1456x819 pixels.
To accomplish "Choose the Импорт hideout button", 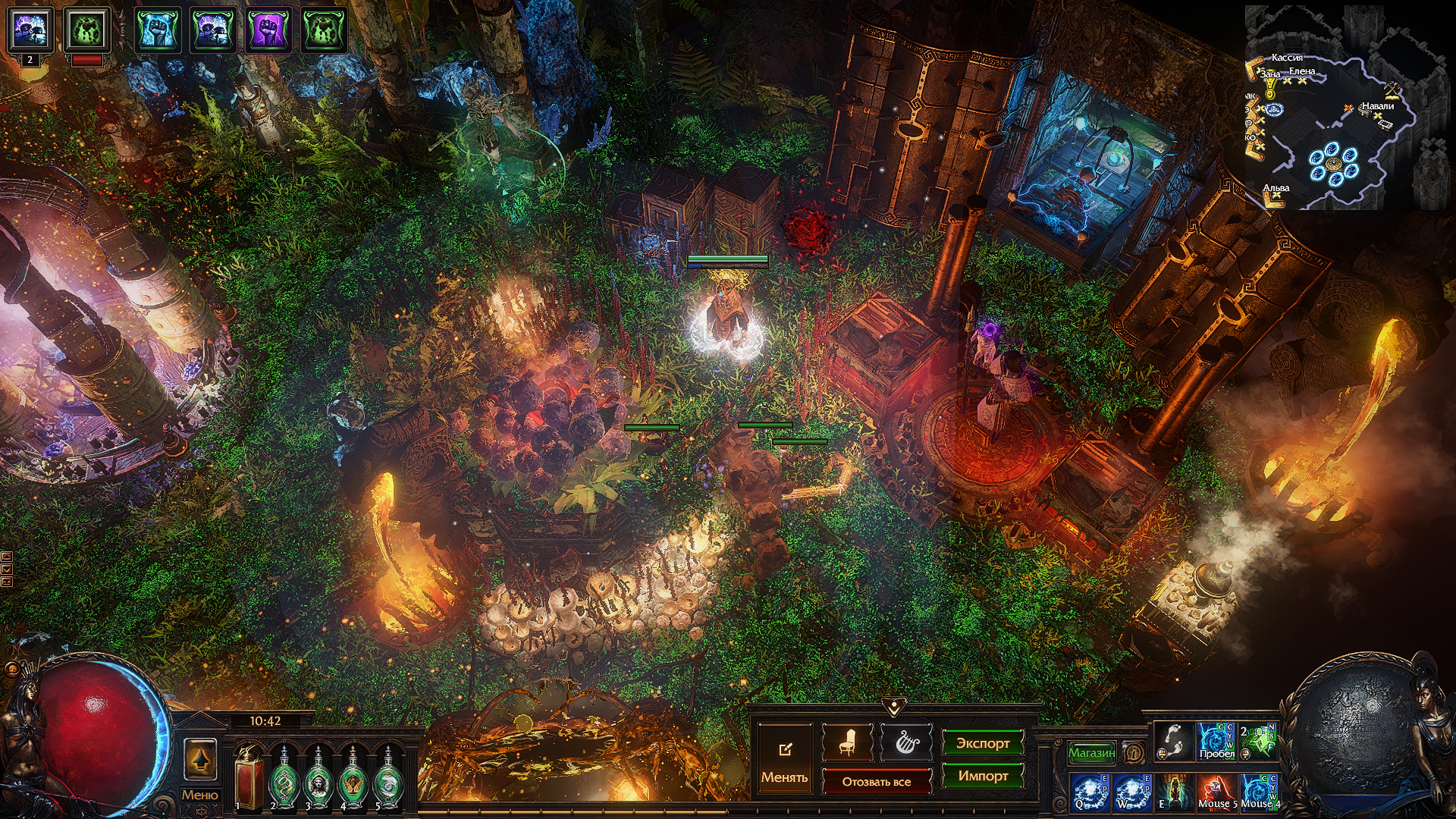I will point(982,776).
